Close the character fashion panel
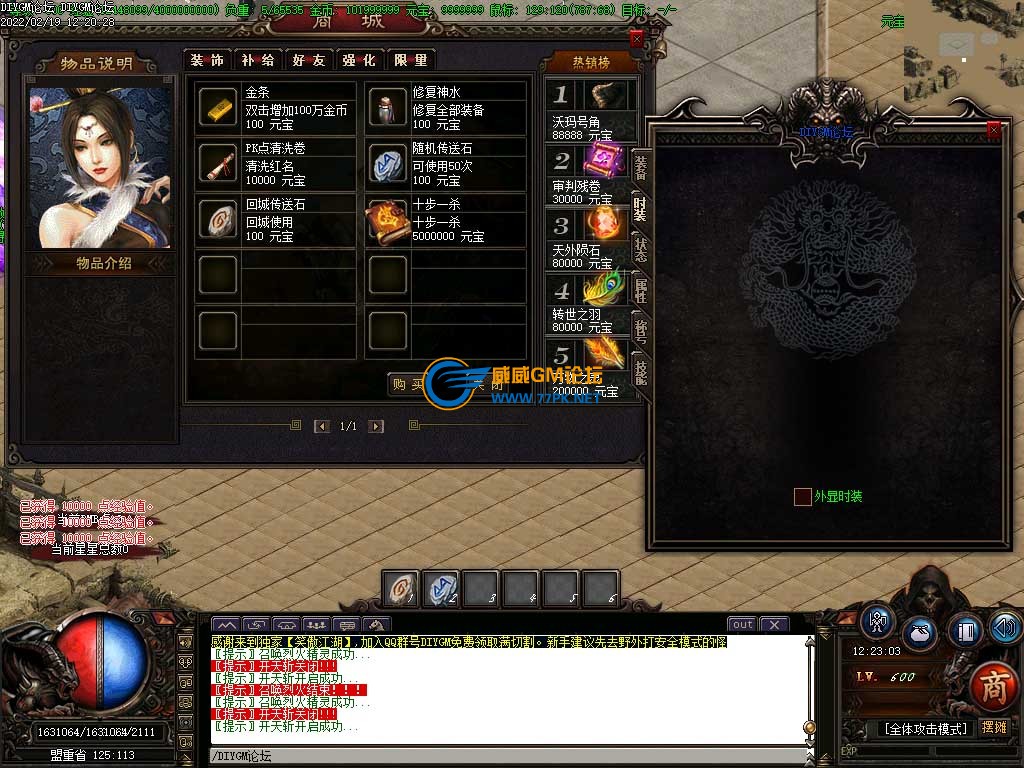This screenshot has width=1024, height=768. (993, 129)
